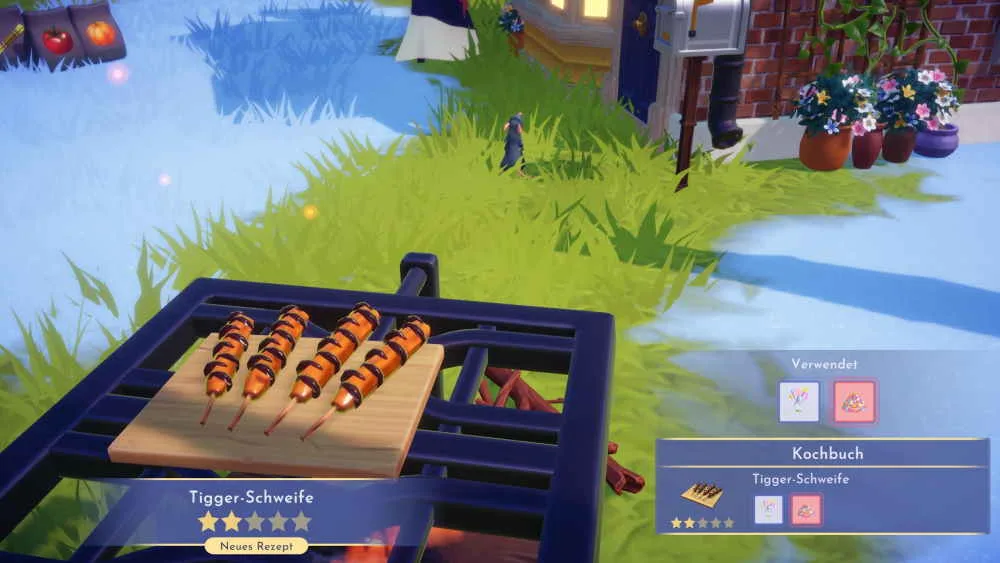The height and width of the screenshot is (563, 1000).
Task: Choose the small white ingredient icon in Kochbuch
Action: coord(768,510)
